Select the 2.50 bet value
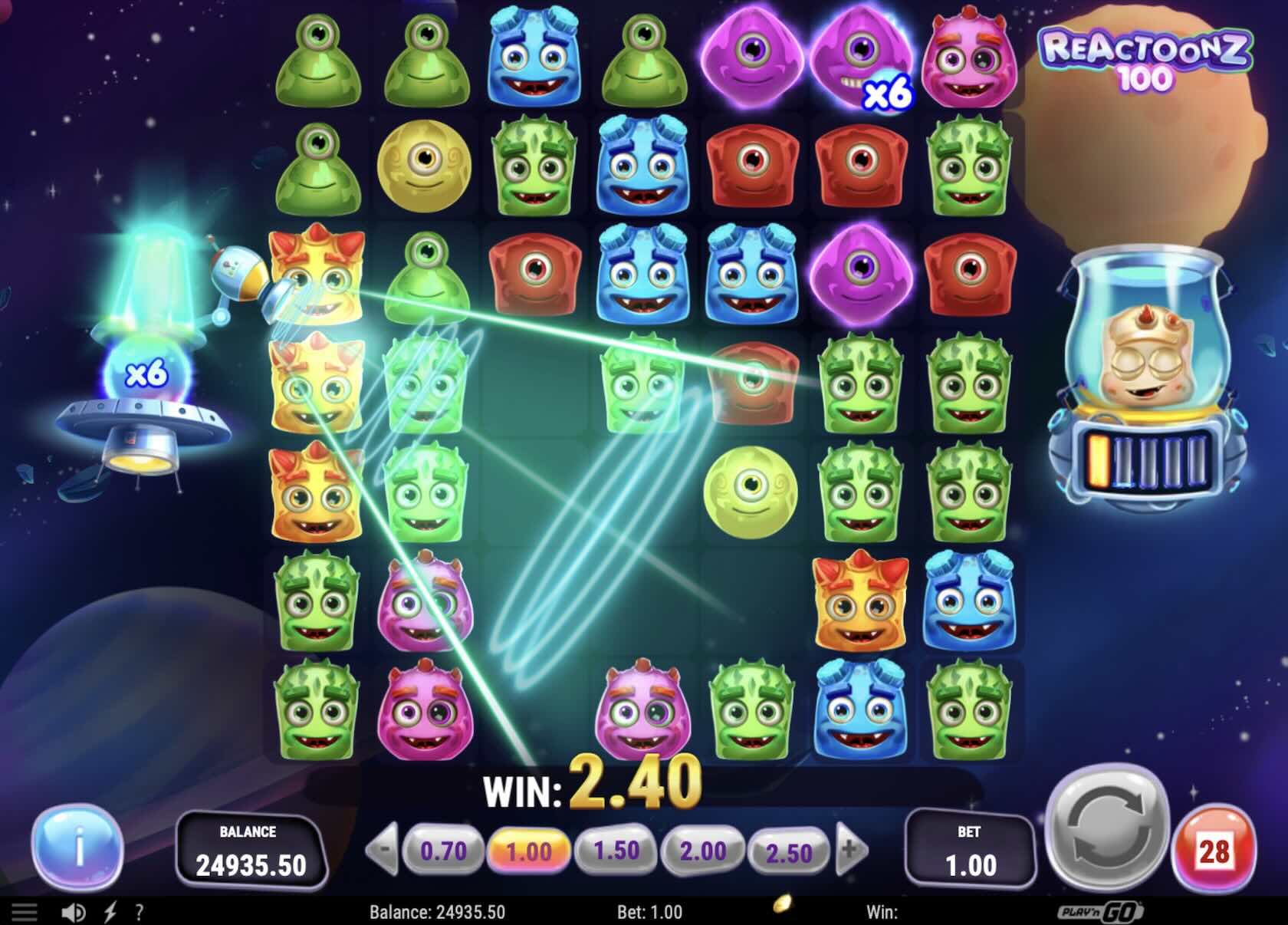This screenshot has width=1288, height=925. coord(789,852)
